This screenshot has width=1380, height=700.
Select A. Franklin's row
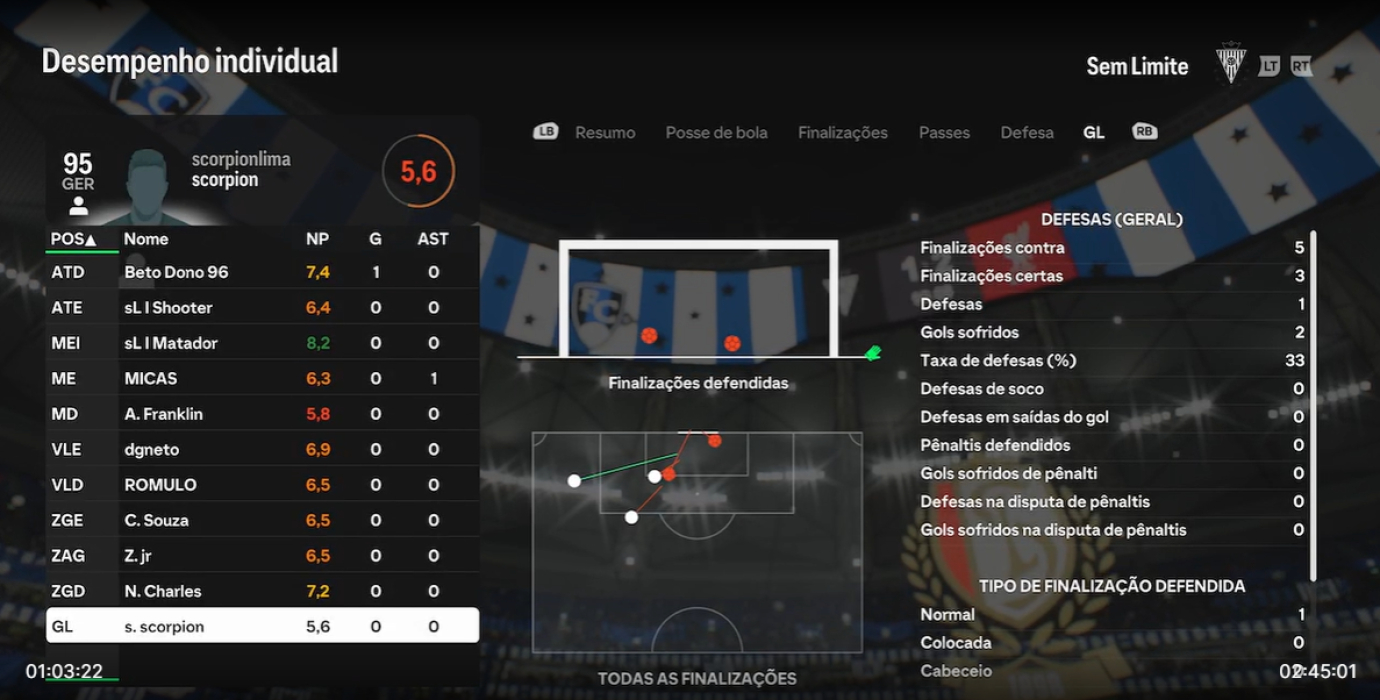point(262,414)
